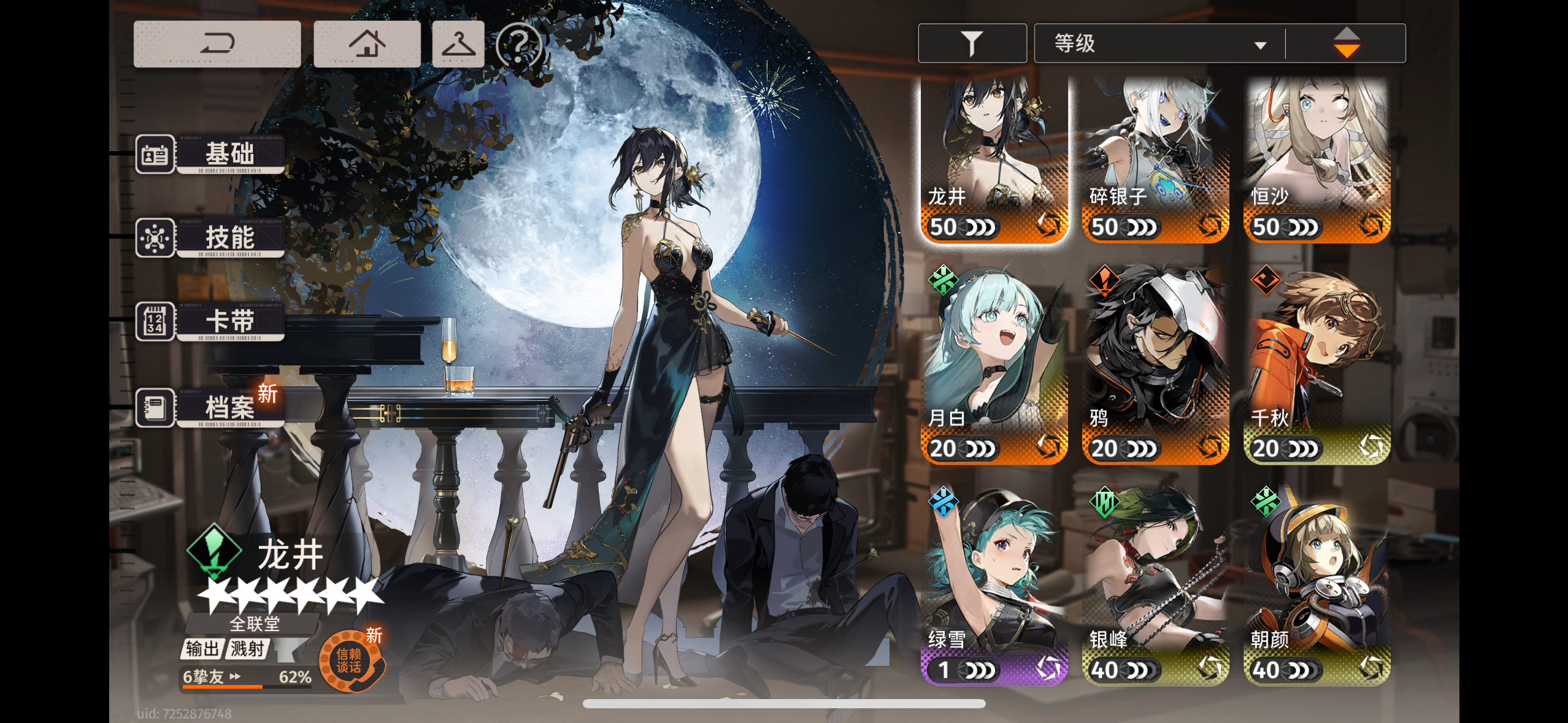Open the wardrobe hanger icon
Screen dimensions: 1568x723
[459, 43]
